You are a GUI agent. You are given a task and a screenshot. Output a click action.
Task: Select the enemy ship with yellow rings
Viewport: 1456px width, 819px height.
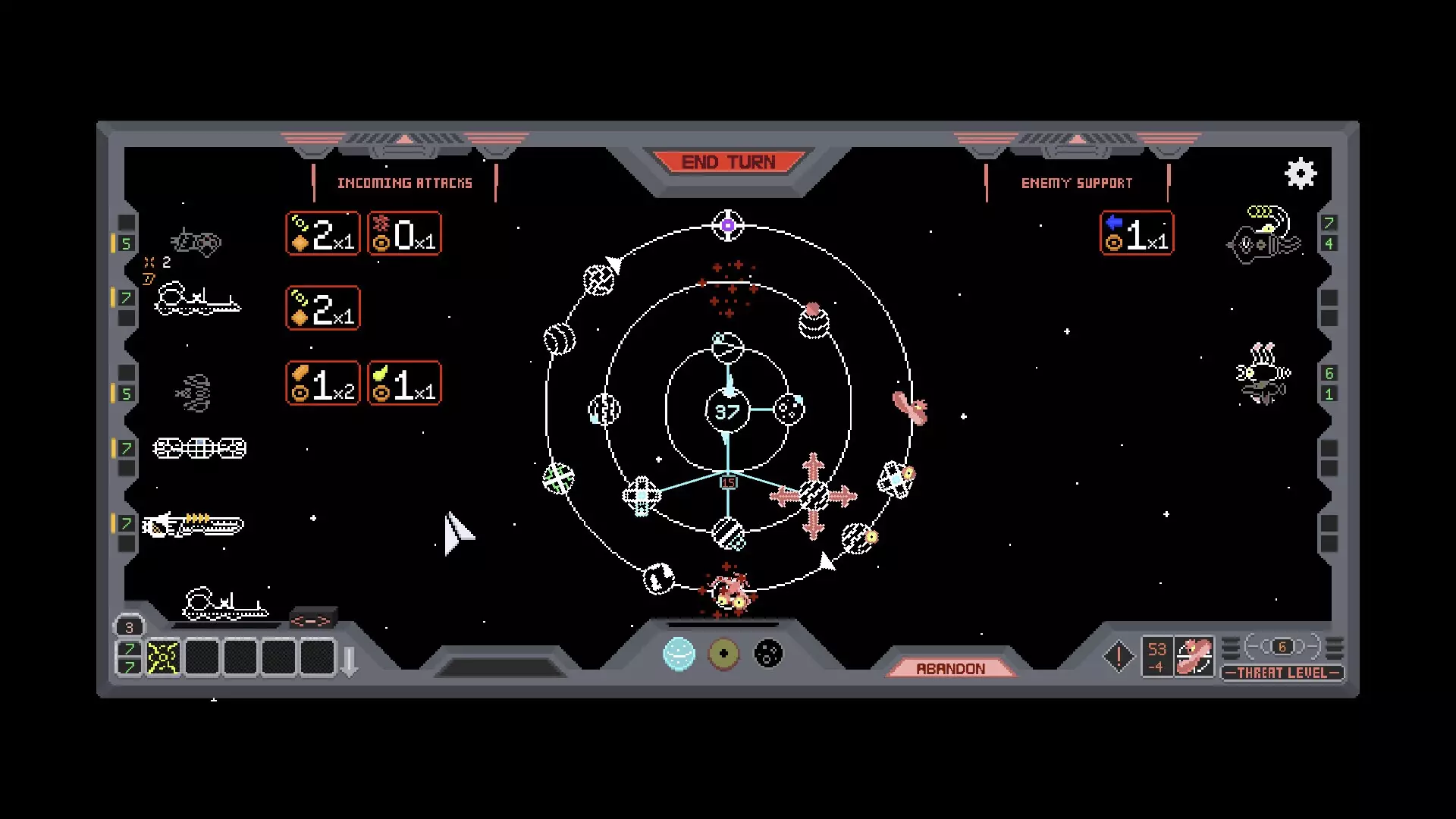click(1264, 235)
